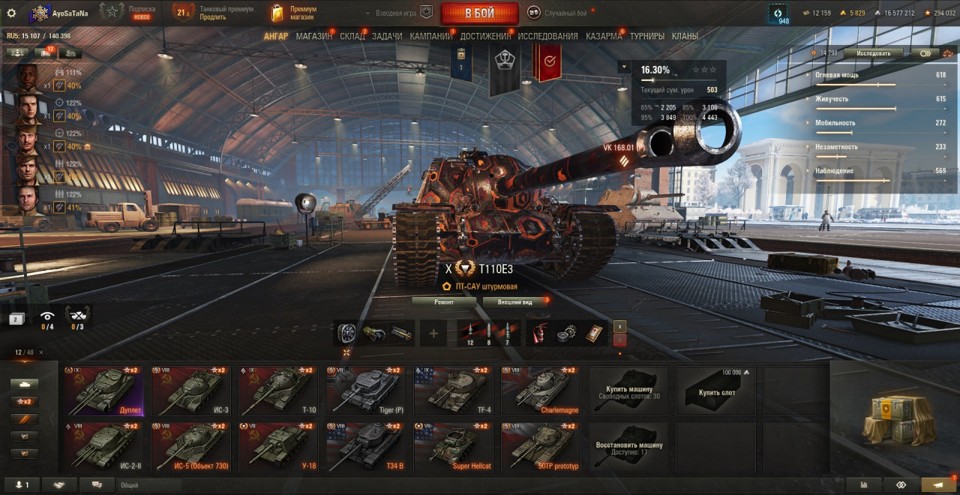The height and width of the screenshot is (495, 960).
Task: Switch to the ИССЛЕДОВАНИЯ tab
Action: [547, 36]
